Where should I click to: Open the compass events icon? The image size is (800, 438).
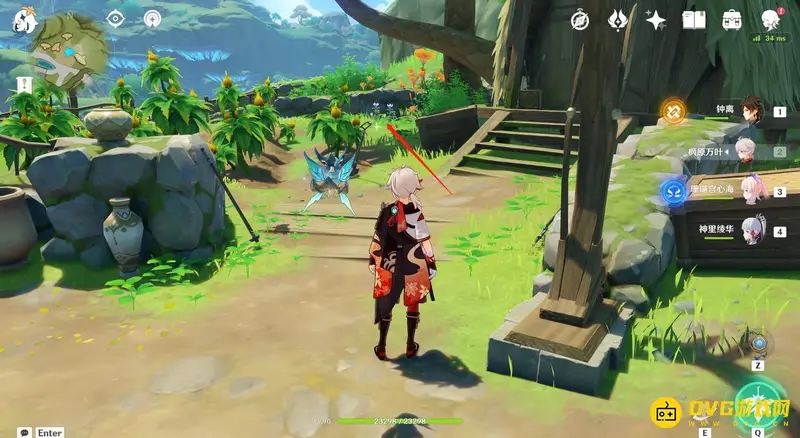pyautogui.click(x=580, y=19)
